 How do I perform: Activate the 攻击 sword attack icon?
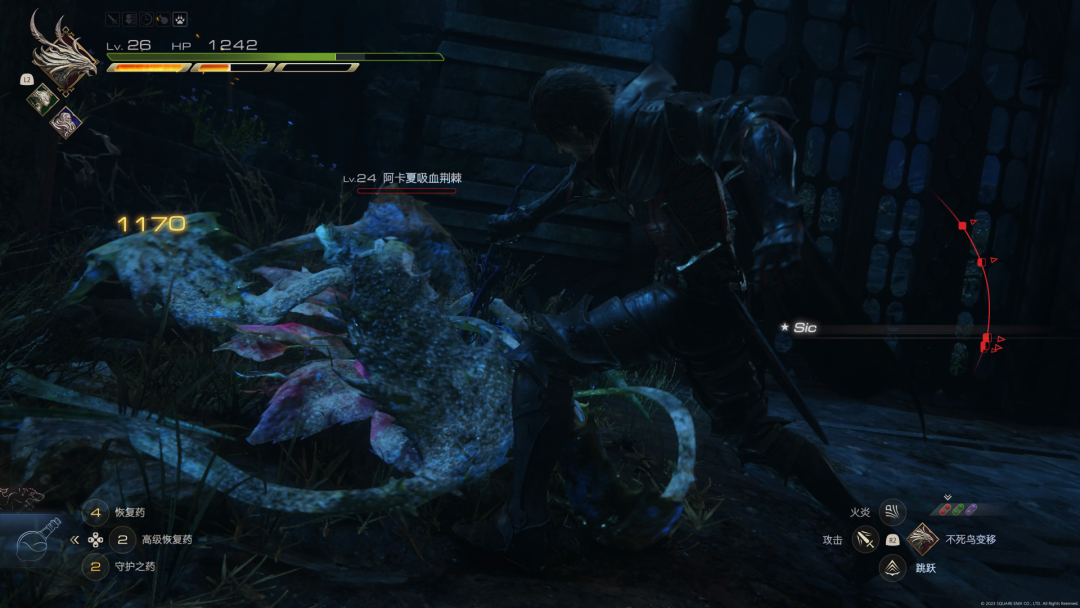[866, 540]
